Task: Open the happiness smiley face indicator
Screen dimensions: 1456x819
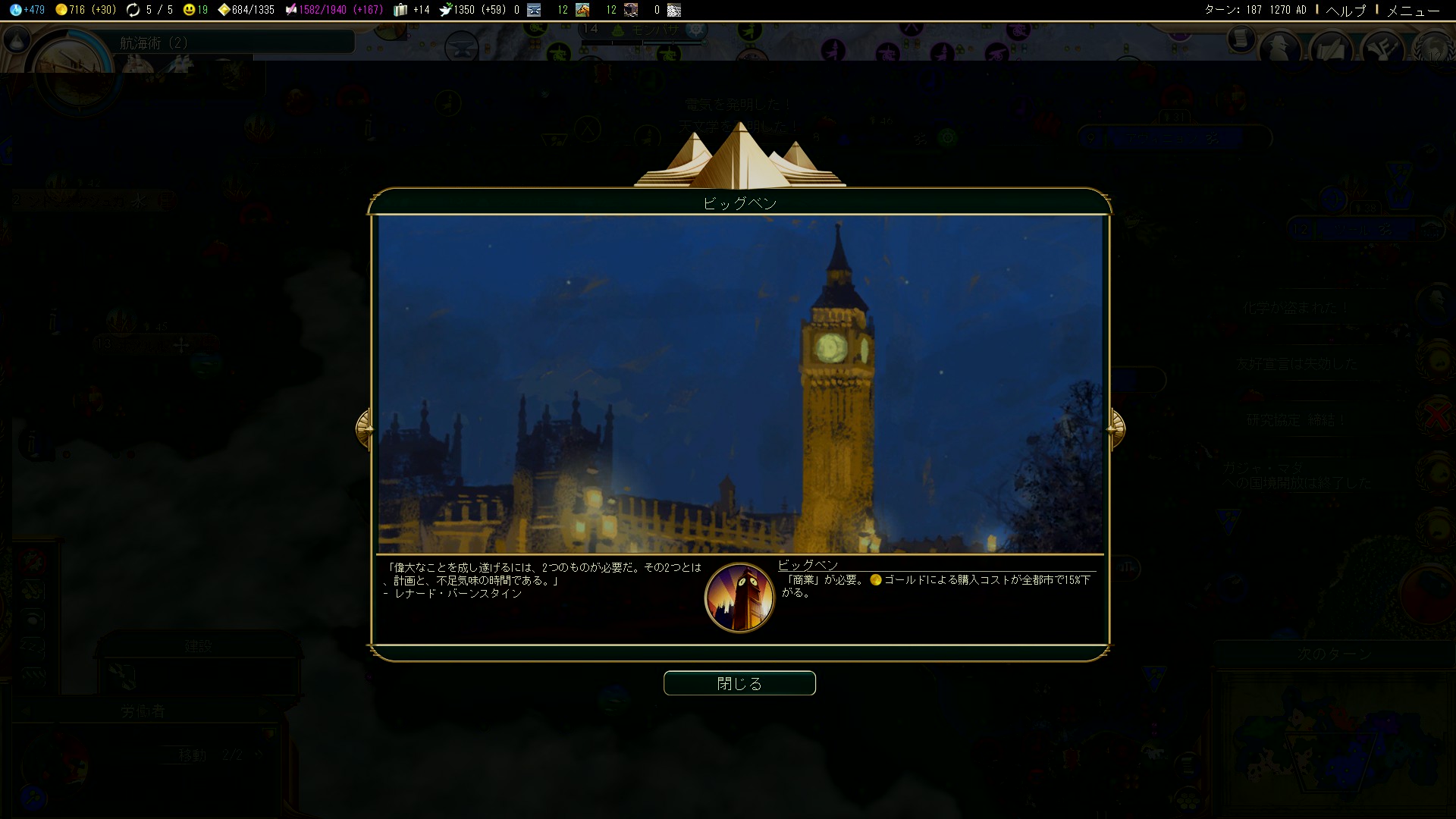Action: point(195,10)
